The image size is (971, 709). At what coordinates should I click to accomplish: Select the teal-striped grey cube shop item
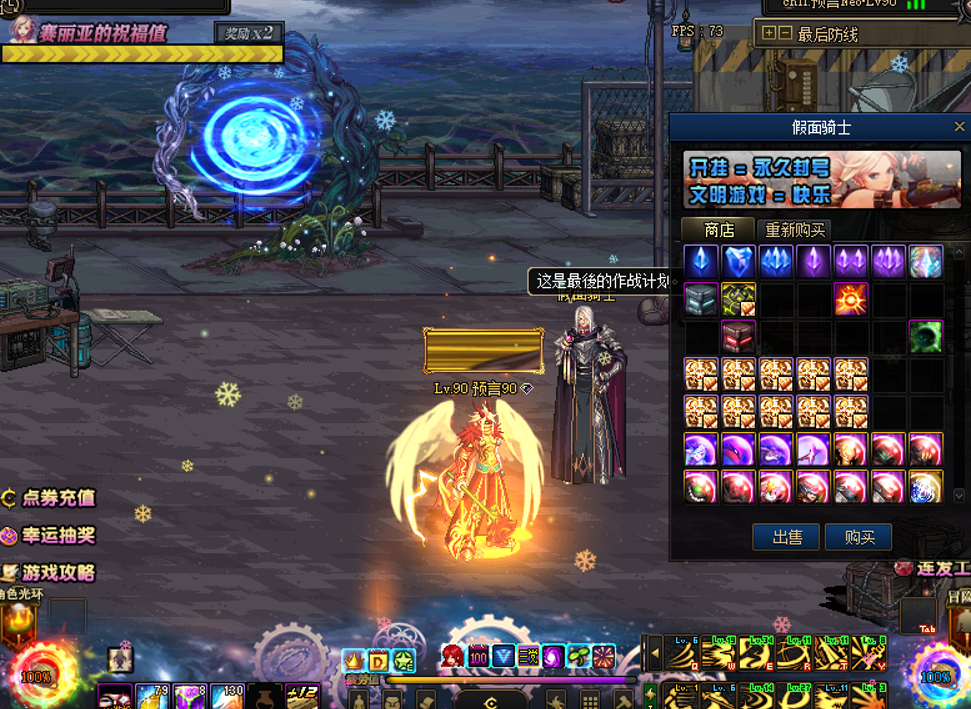coord(701,298)
